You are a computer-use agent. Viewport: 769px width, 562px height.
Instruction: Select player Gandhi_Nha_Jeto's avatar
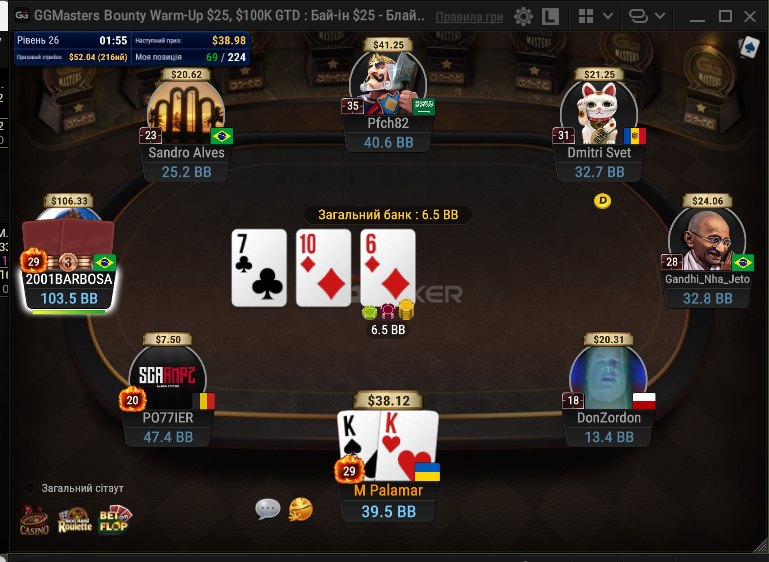pos(706,240)
